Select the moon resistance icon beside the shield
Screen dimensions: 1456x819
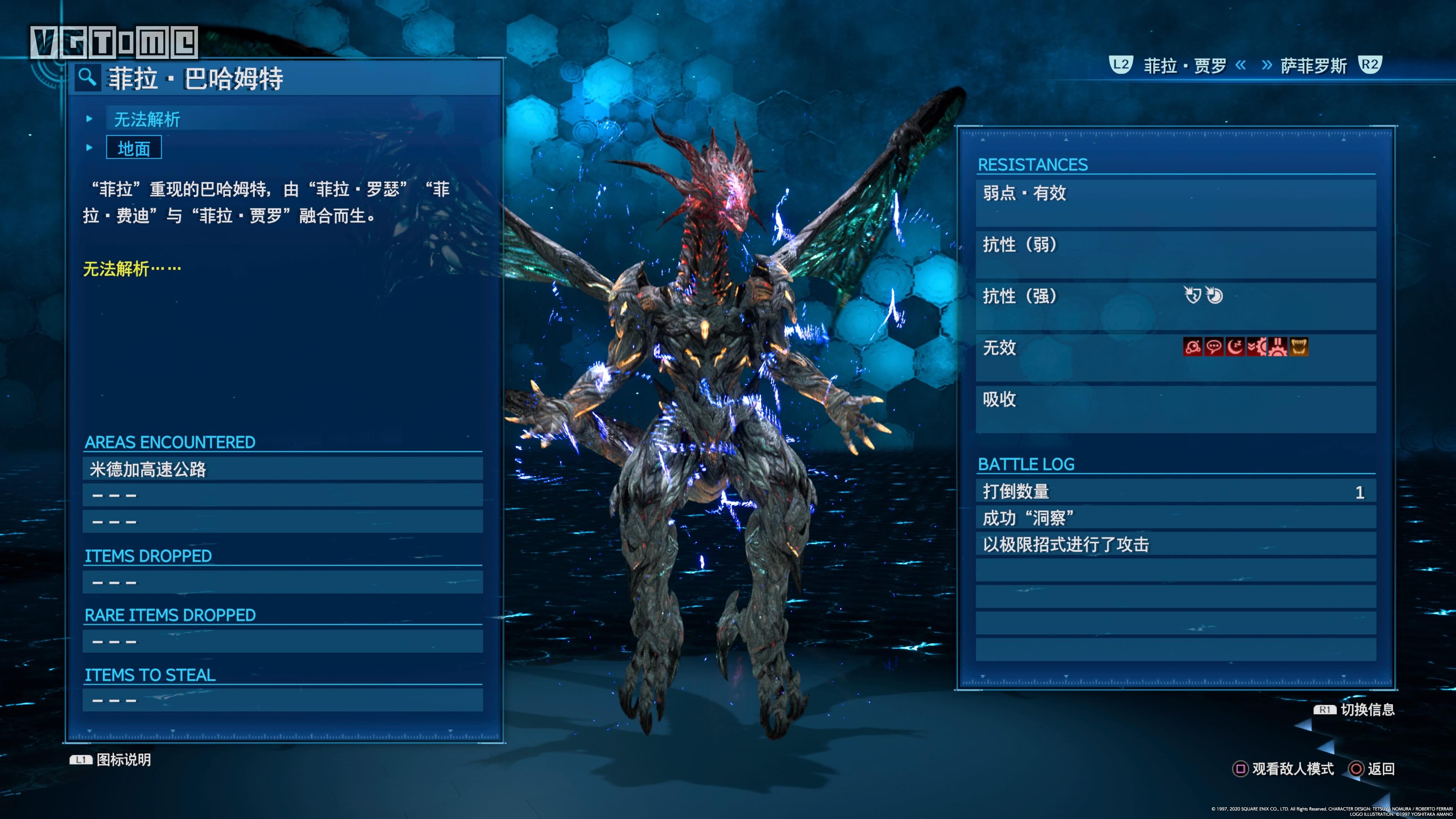(x=1215, y=295)
